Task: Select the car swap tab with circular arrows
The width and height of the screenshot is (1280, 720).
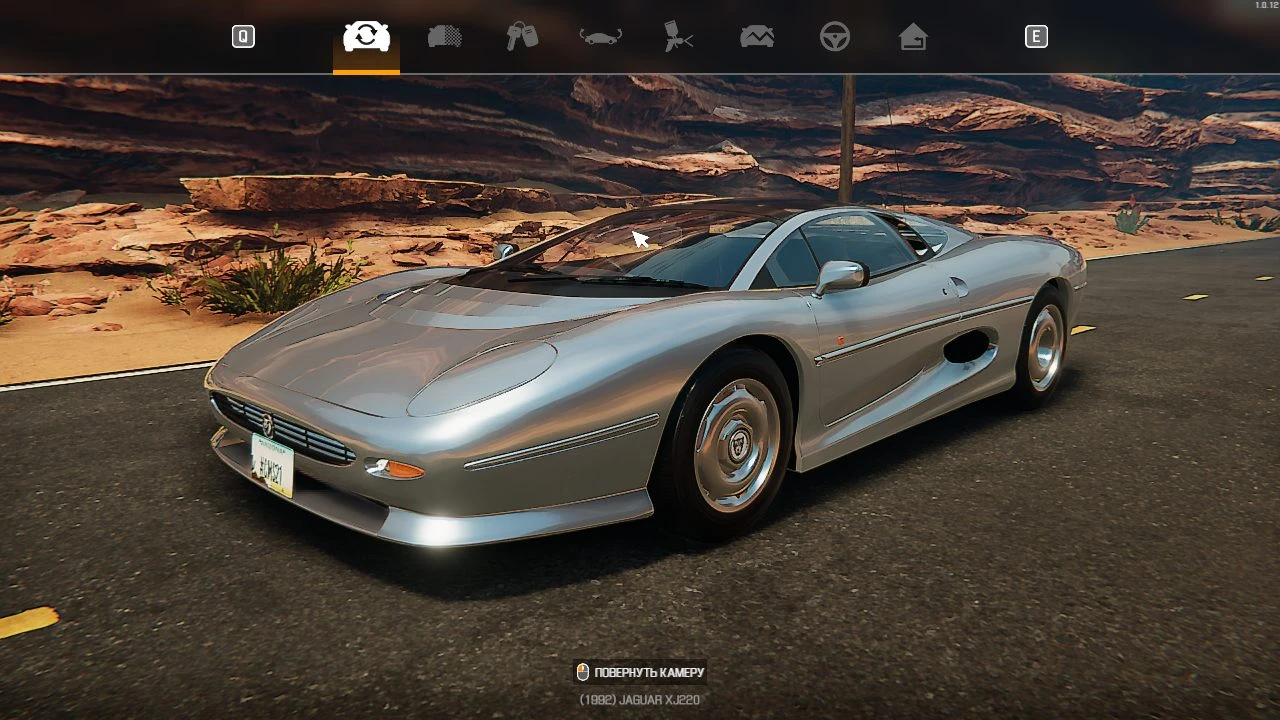Action: point(366,37)
